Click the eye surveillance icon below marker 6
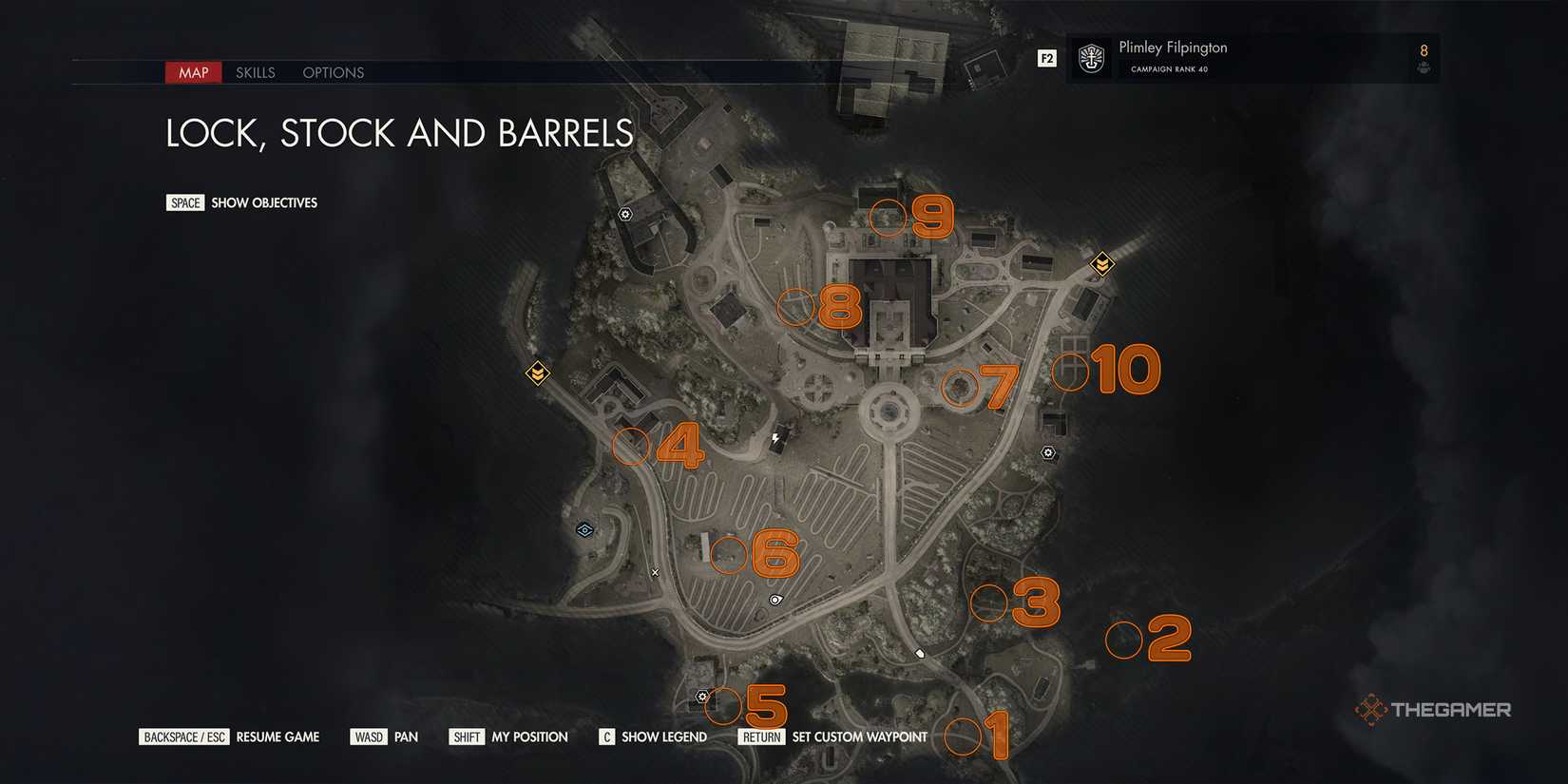Image resolution: width=1568 pixels, height=784 pixels. [775, 599]
